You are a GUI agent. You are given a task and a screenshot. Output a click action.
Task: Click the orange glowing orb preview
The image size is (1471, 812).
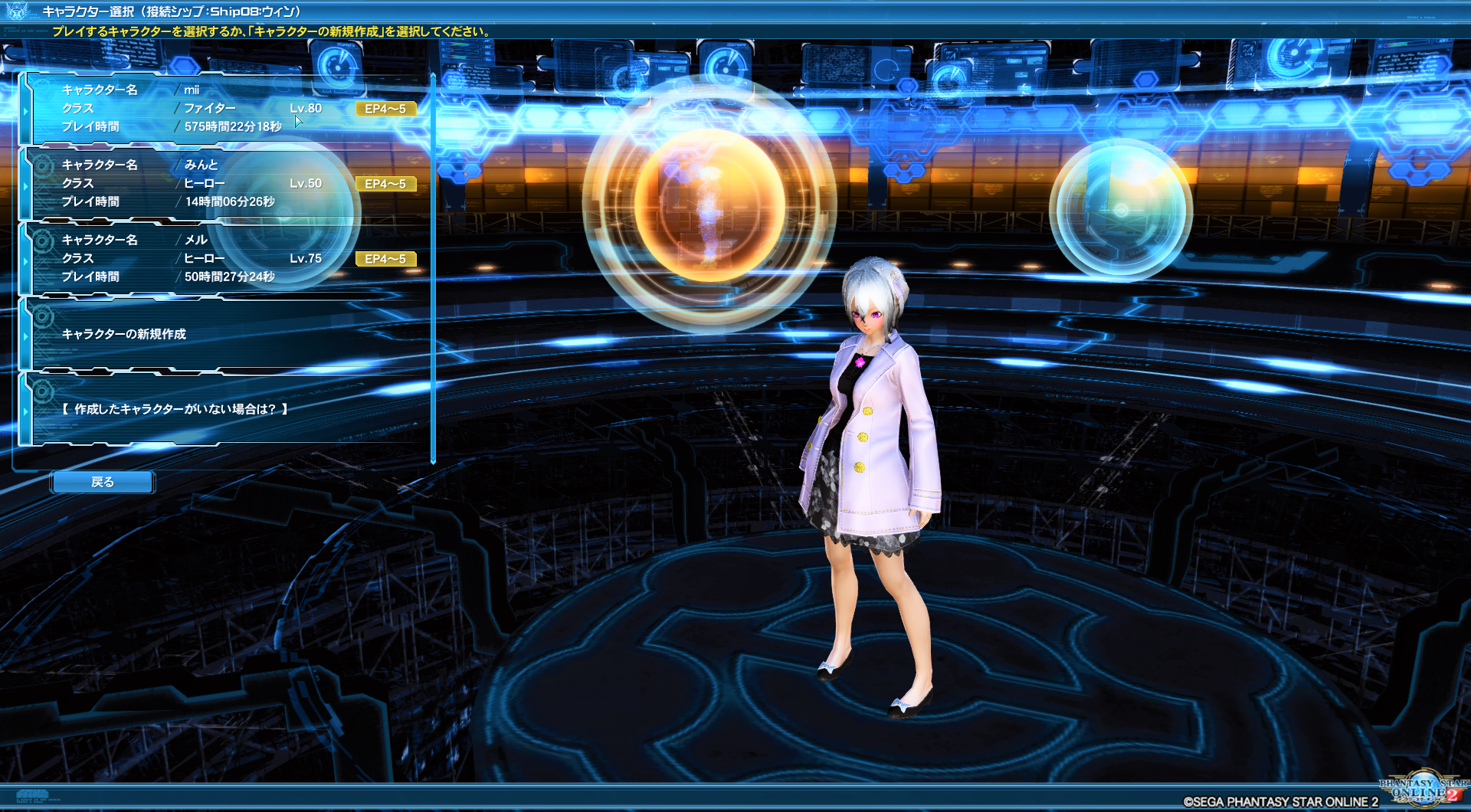(713, 203)
